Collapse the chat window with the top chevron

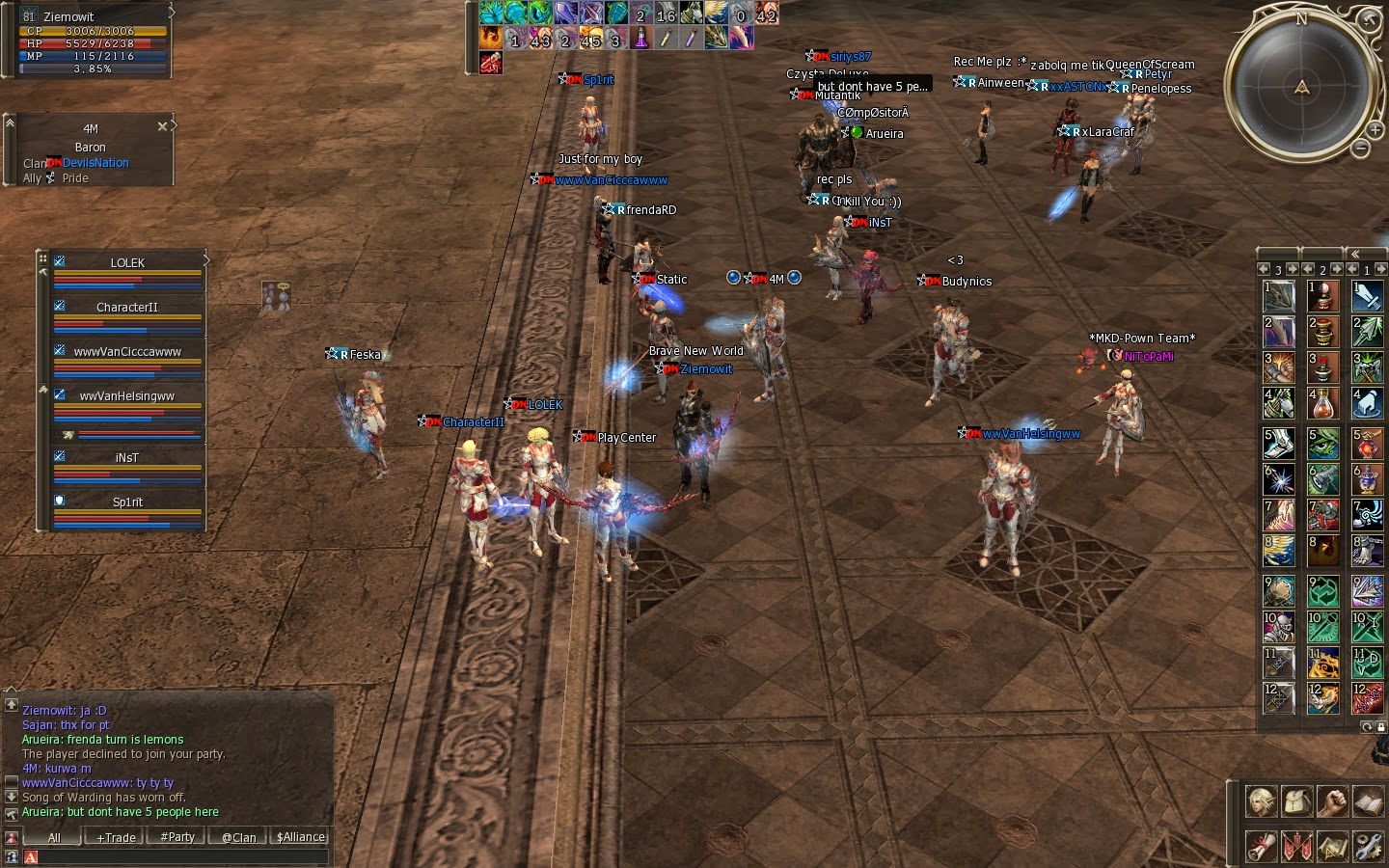[x=12, y=691]
